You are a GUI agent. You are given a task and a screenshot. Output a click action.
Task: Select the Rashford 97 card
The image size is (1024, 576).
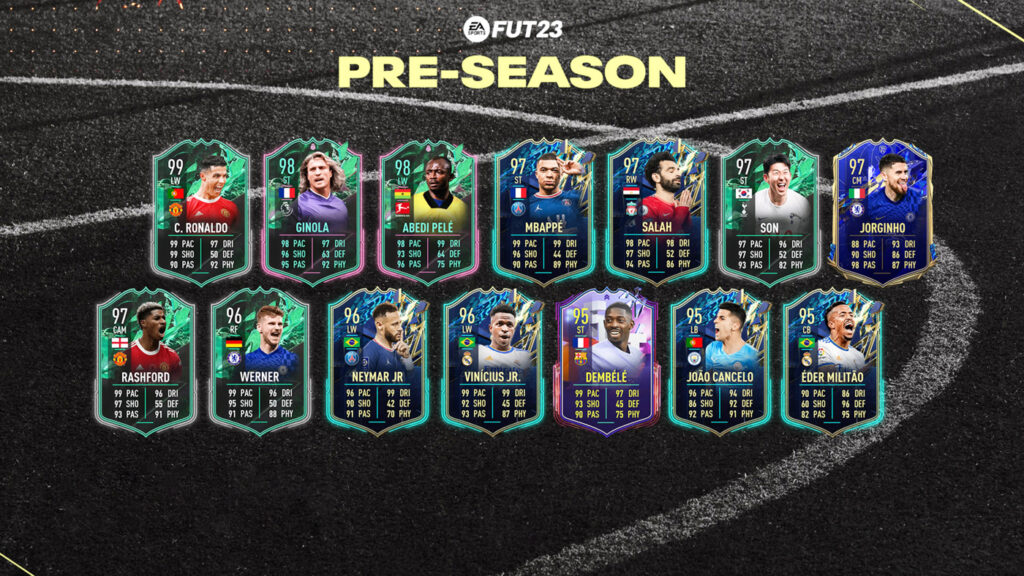click(146, 360)
